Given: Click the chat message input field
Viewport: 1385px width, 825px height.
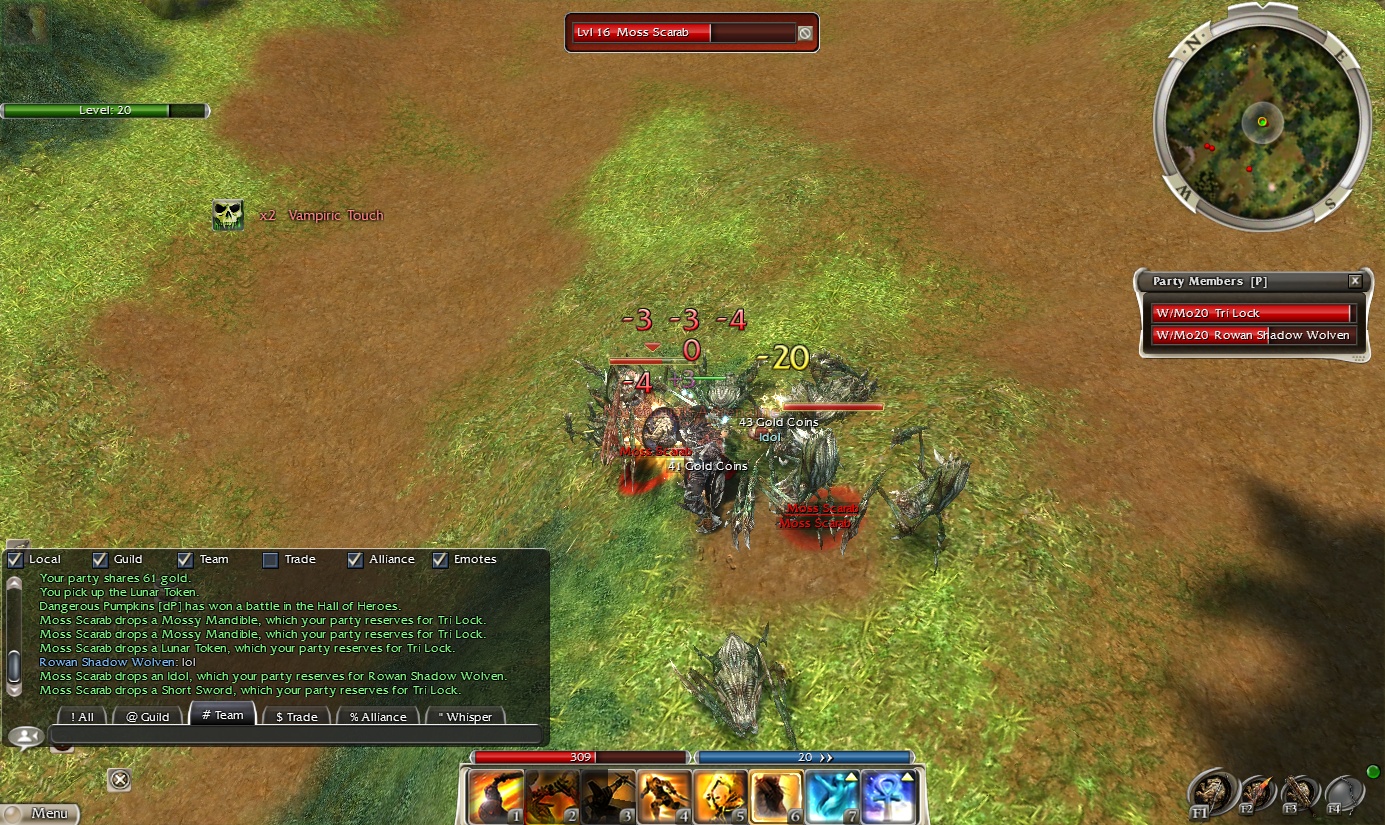Looking at the screenshot, I should (295, 737).
